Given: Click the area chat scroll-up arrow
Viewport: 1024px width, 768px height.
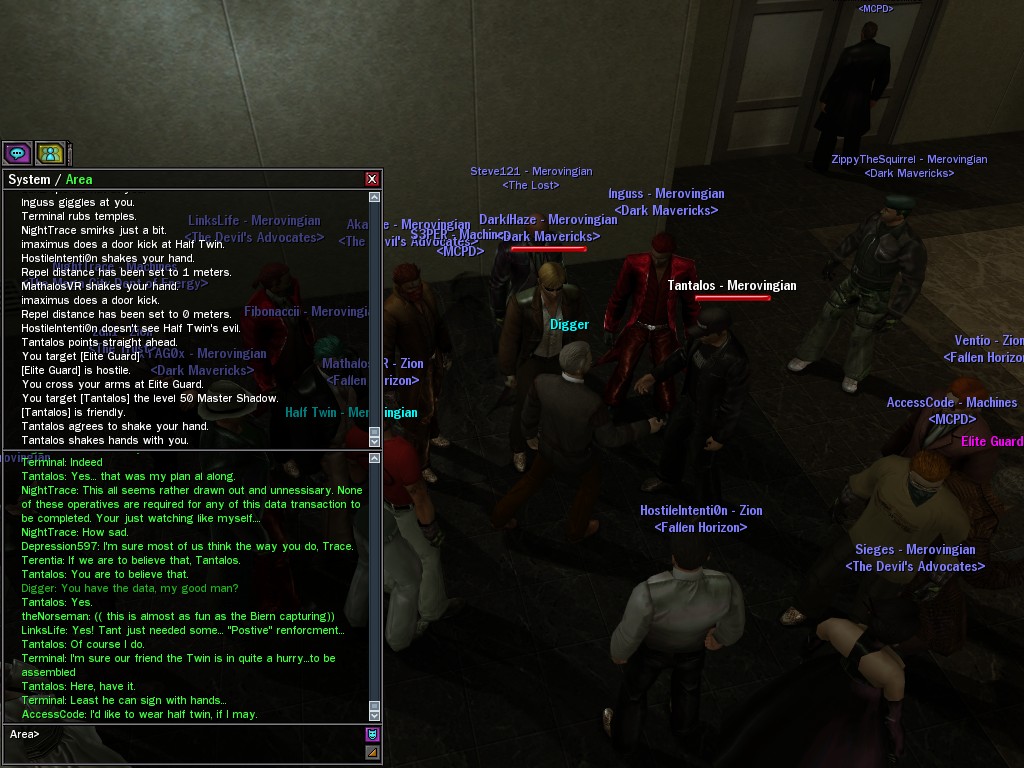Looking at the screenshot, I should 375,459.
